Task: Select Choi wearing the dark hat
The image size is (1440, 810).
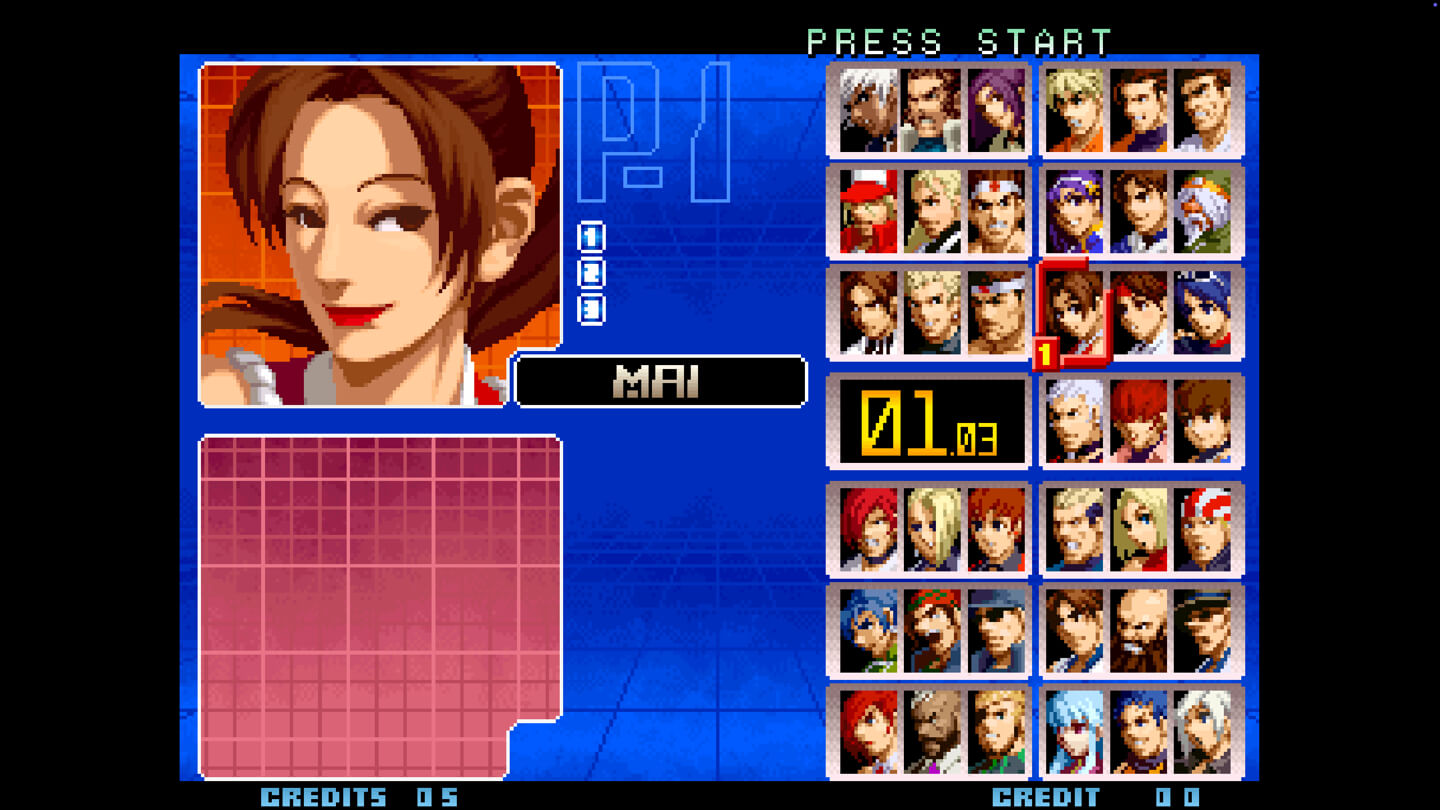Action: click(1205, 630)
